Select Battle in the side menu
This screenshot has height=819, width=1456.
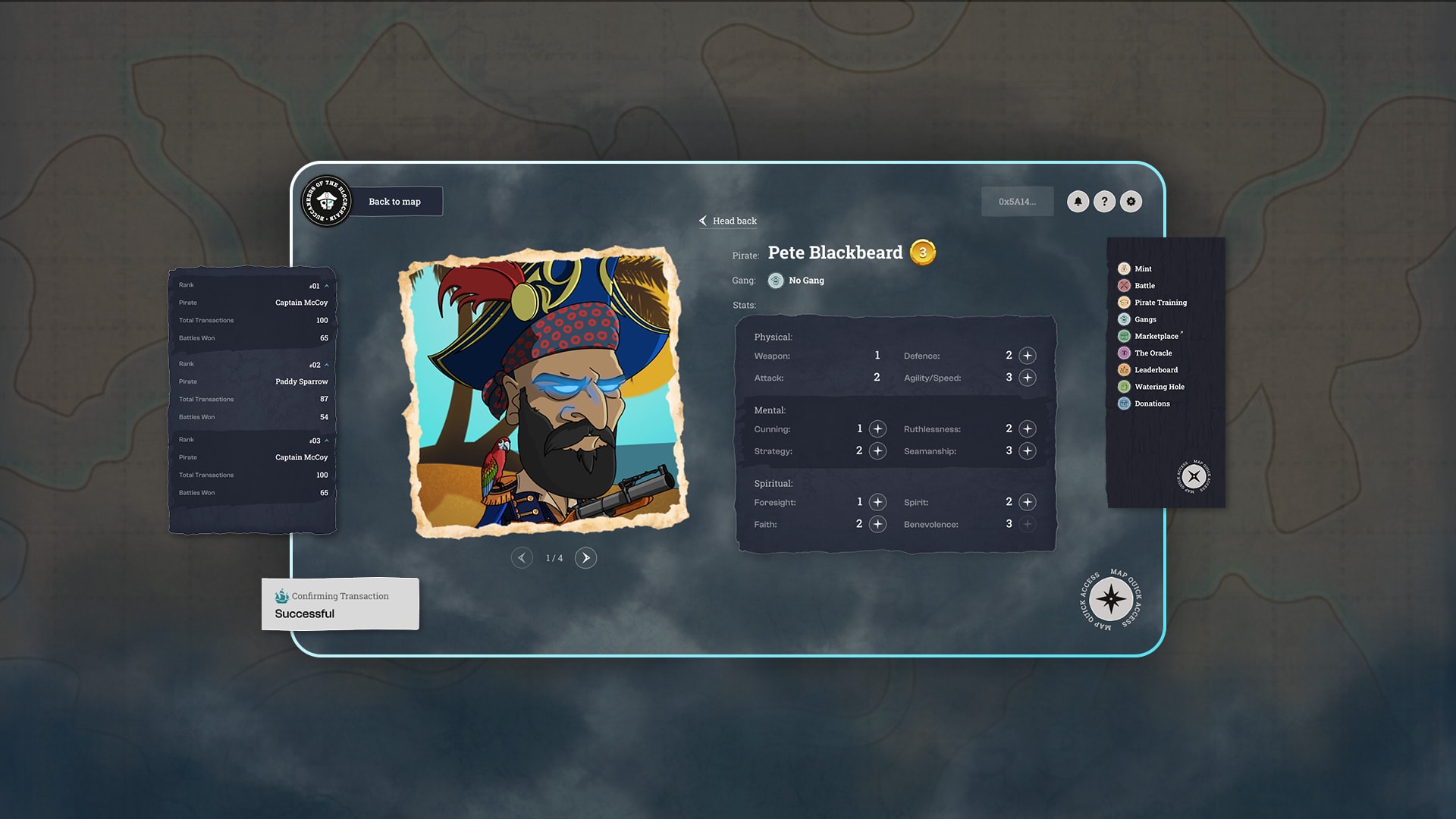pyautogui.click(x=1144, y=286)
